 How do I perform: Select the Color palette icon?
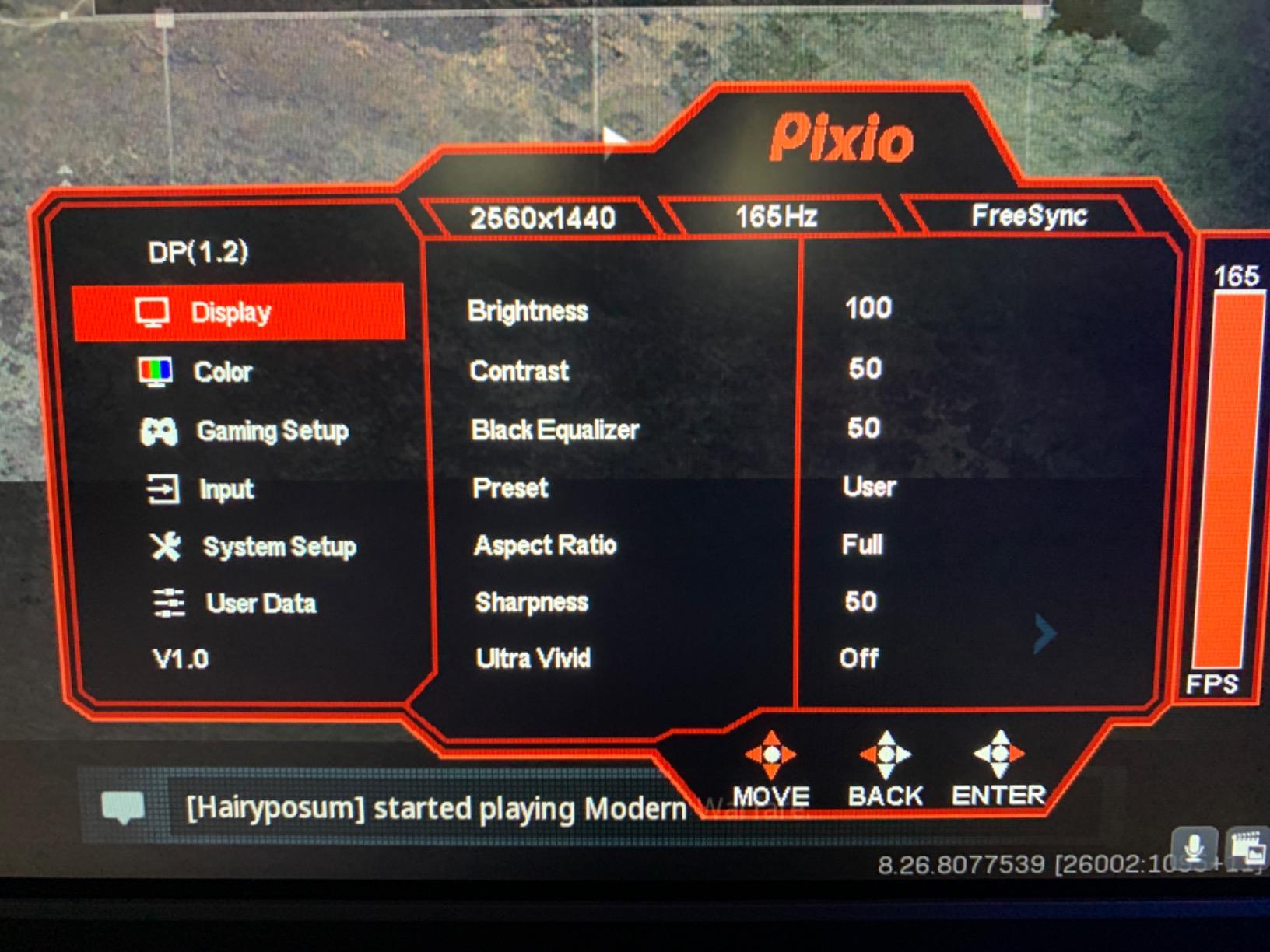[155, 372]
